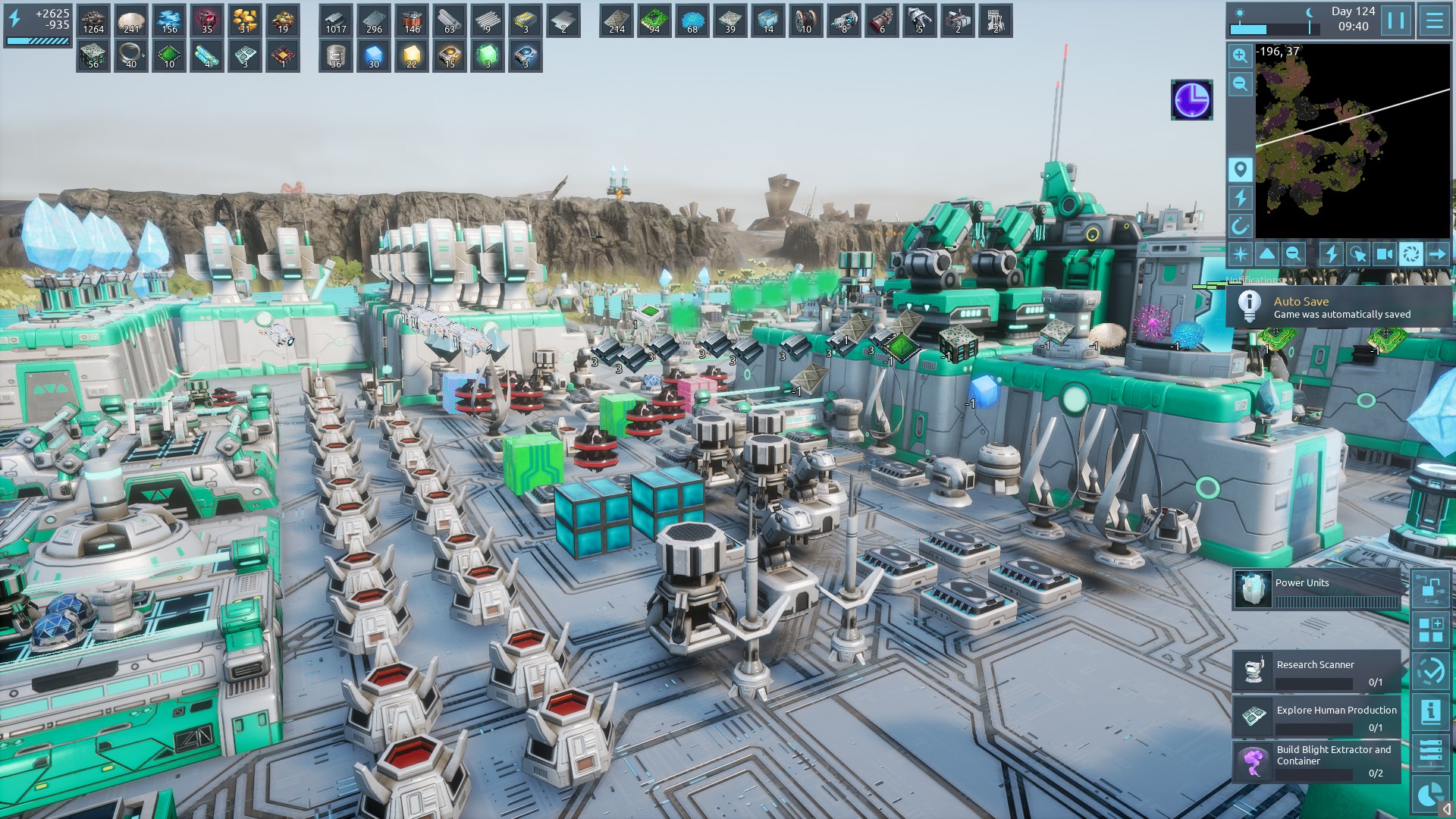The width and height of the screenshot is (1456, 819).
Task: Open the Build Blight Extractor and Container objective
Action: coord(1316,761)
